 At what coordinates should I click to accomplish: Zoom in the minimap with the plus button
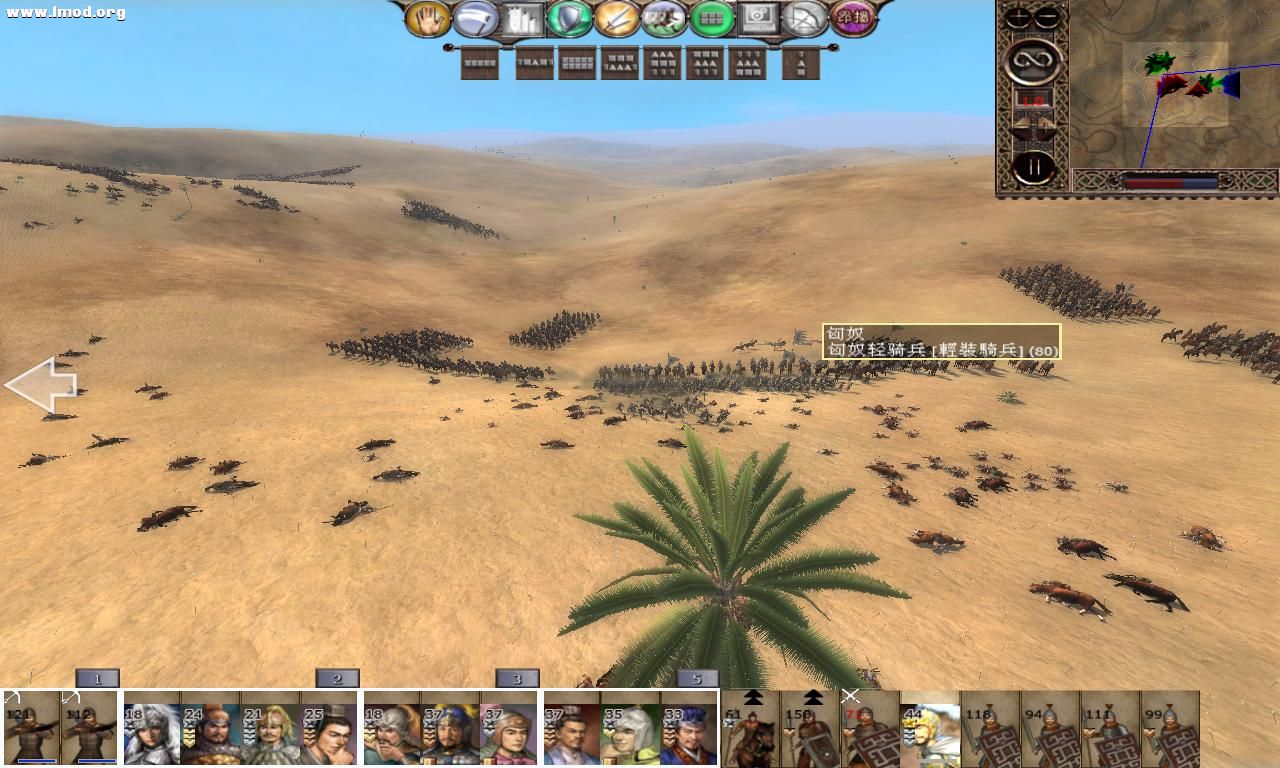(x=1017, y=17)
